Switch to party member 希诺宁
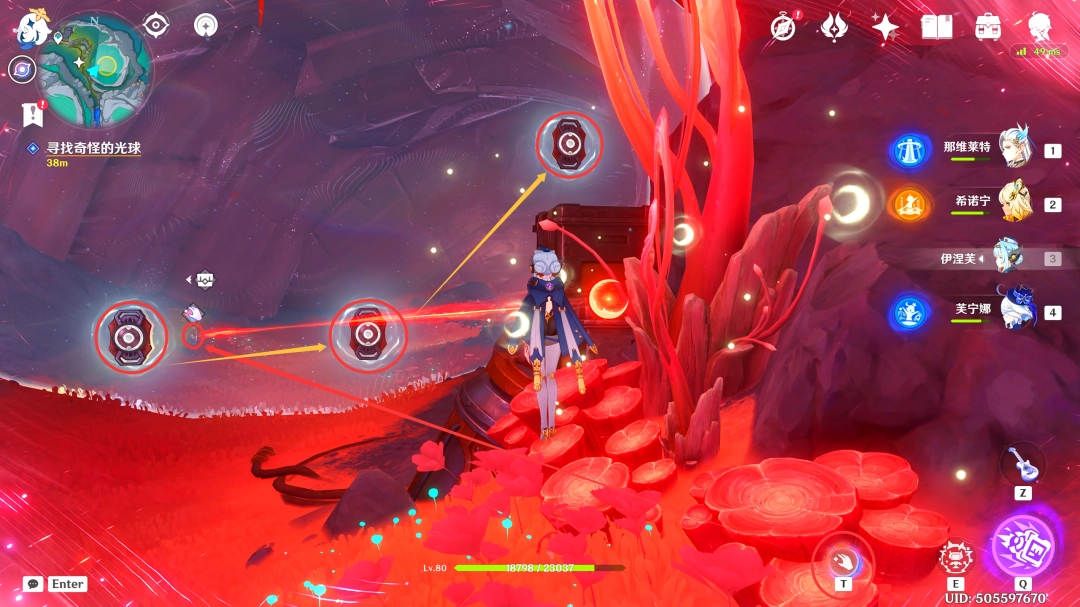1080x607 pixels. [x=1014, y=203]
